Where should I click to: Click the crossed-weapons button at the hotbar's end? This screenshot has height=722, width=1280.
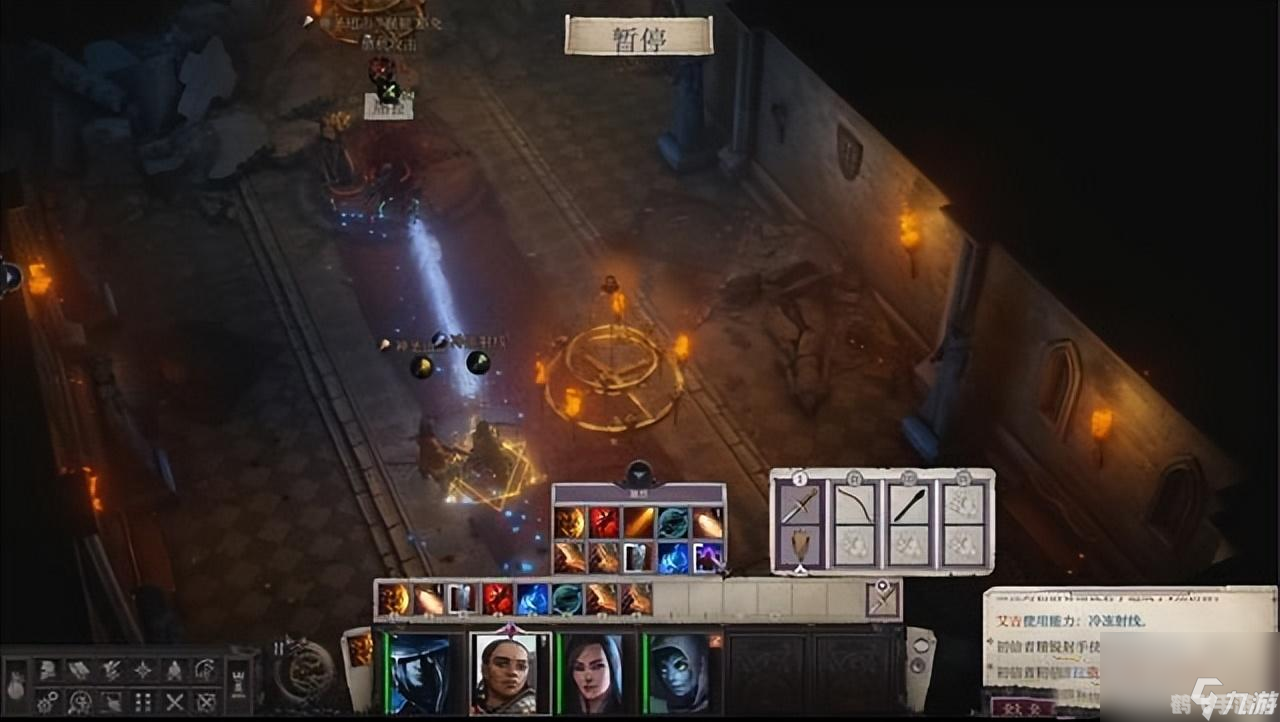coord(883,599)
